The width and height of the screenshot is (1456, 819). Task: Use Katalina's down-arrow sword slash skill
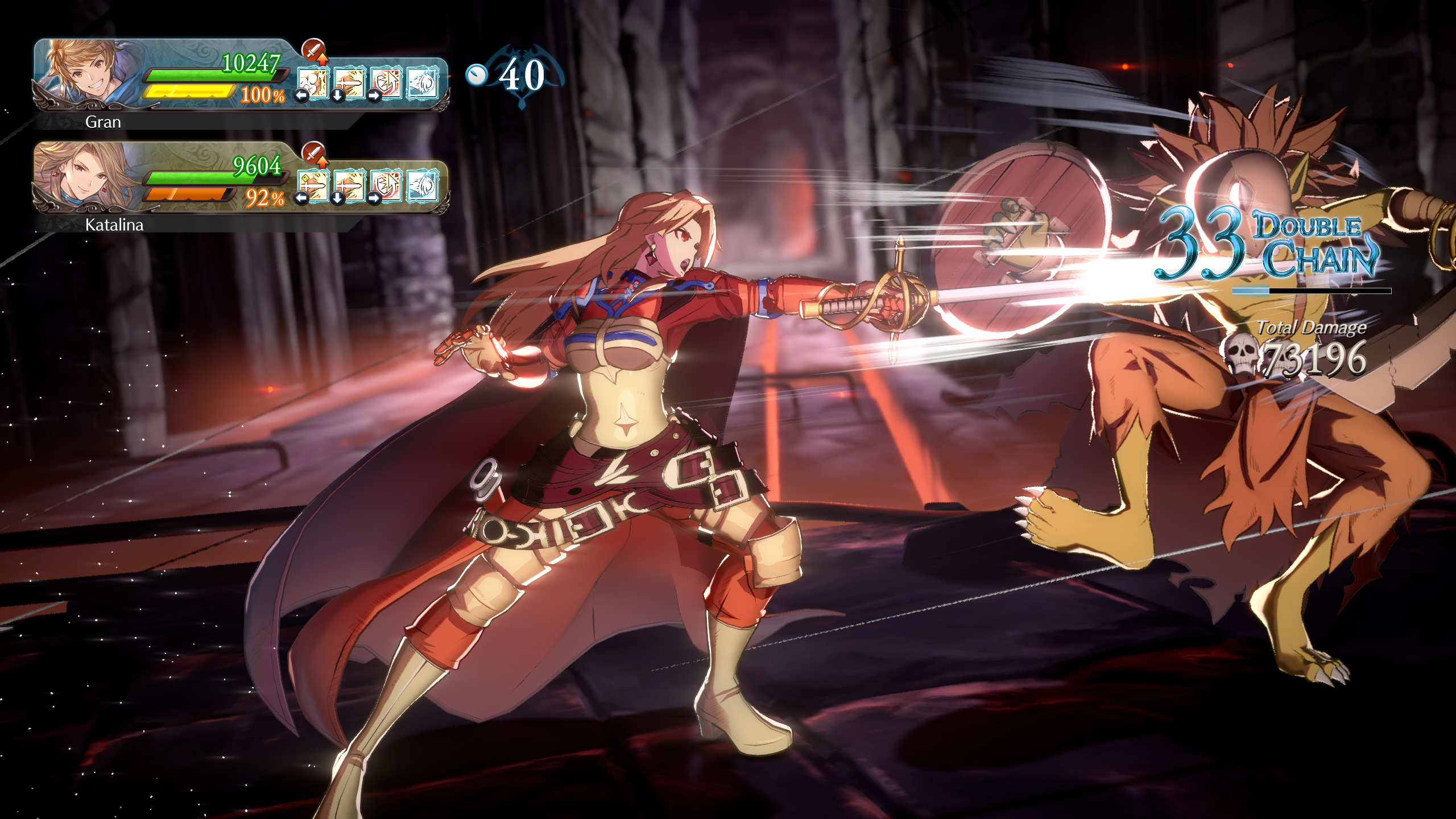pos(350,186)
